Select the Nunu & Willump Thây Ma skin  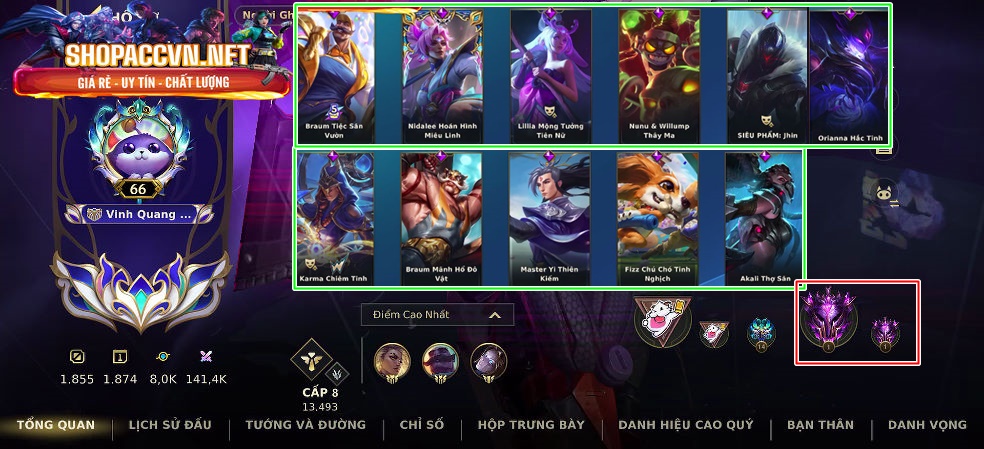657,75
